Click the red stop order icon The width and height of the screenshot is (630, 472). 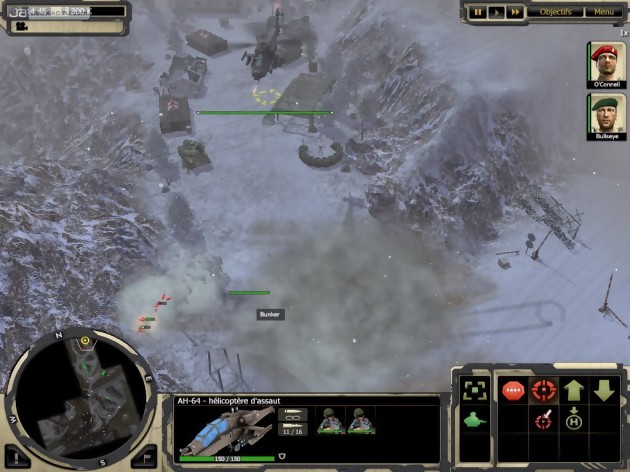pyautogui.click(x=513, y=390)
